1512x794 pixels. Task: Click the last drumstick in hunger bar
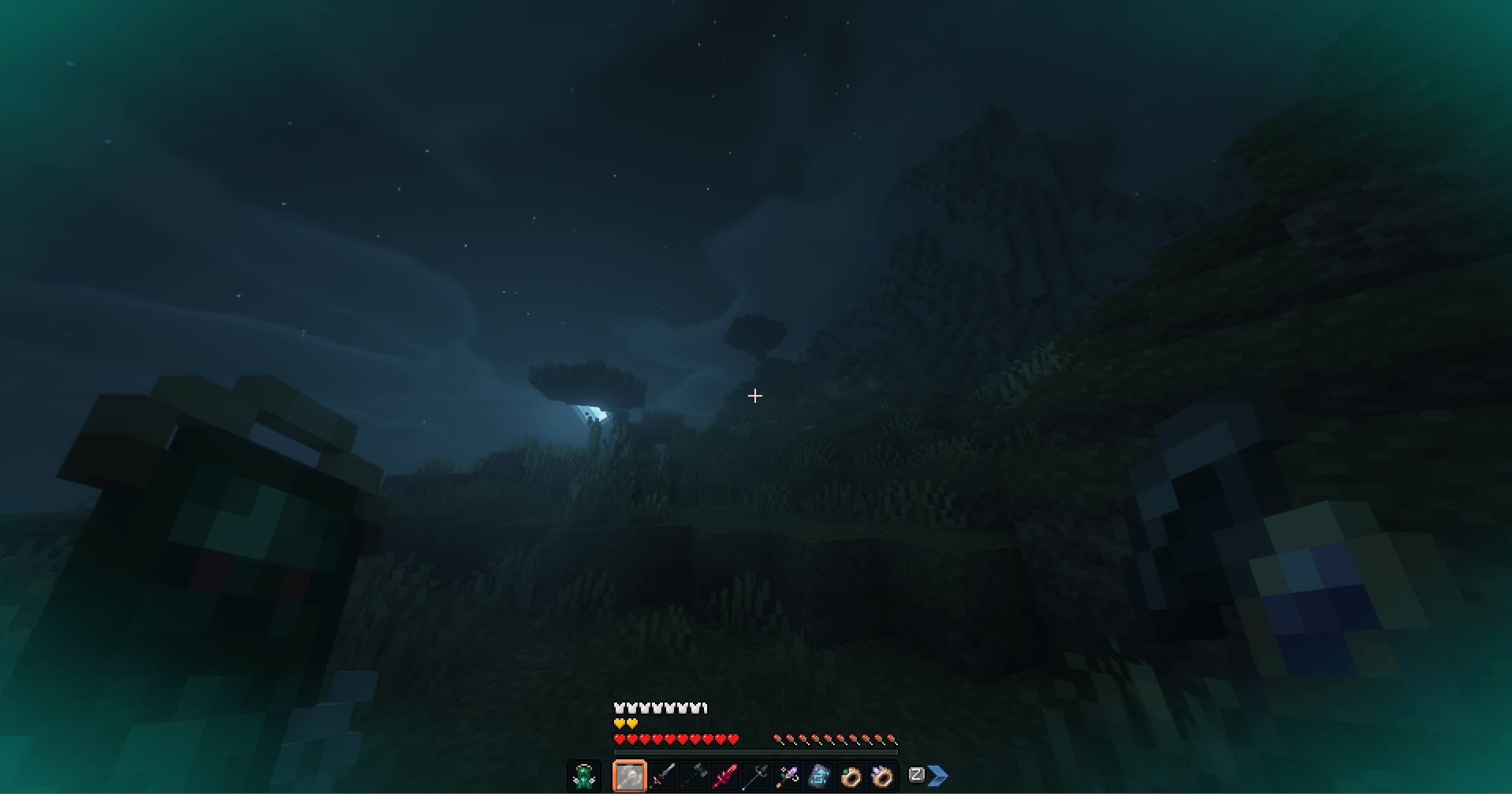892,739
